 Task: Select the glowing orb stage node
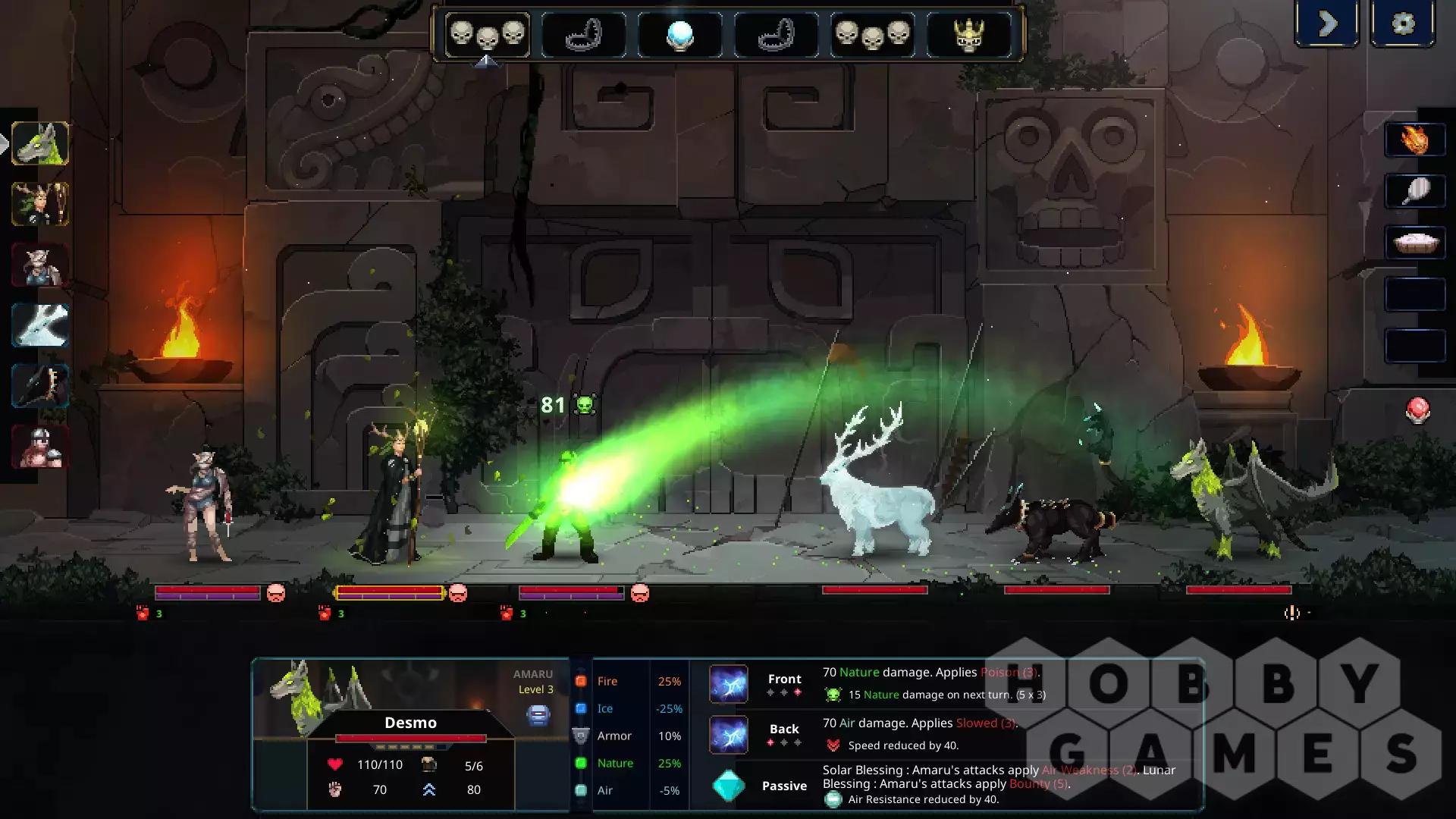coord(679,35)
